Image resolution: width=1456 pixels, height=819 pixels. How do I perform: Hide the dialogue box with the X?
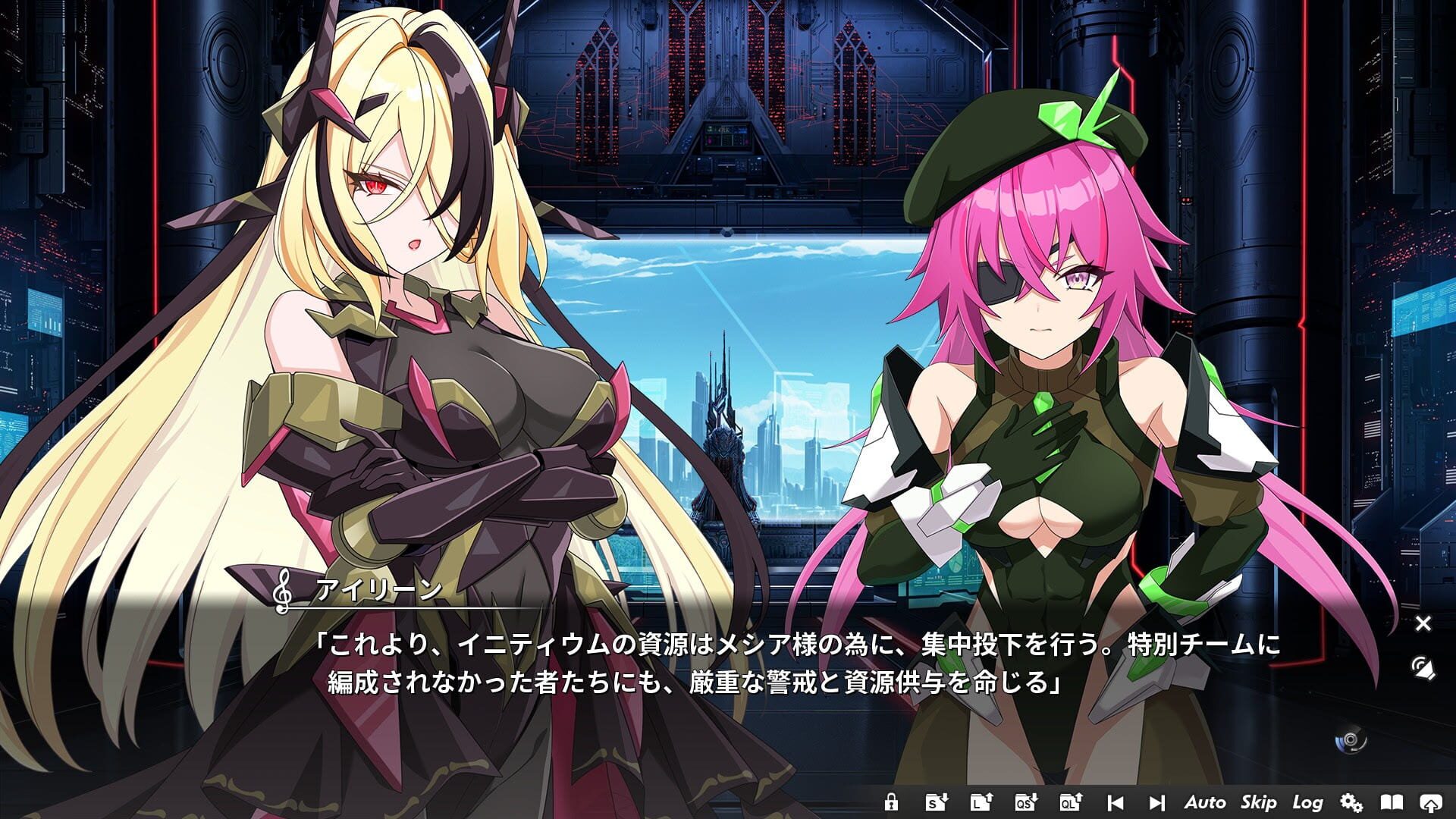[1422, 624]
